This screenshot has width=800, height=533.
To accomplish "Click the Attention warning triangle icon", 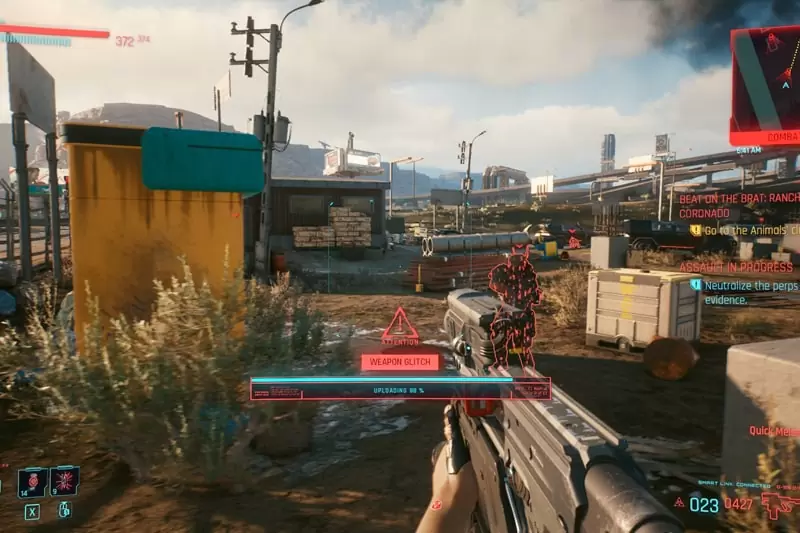I will [x=400, y=325].
